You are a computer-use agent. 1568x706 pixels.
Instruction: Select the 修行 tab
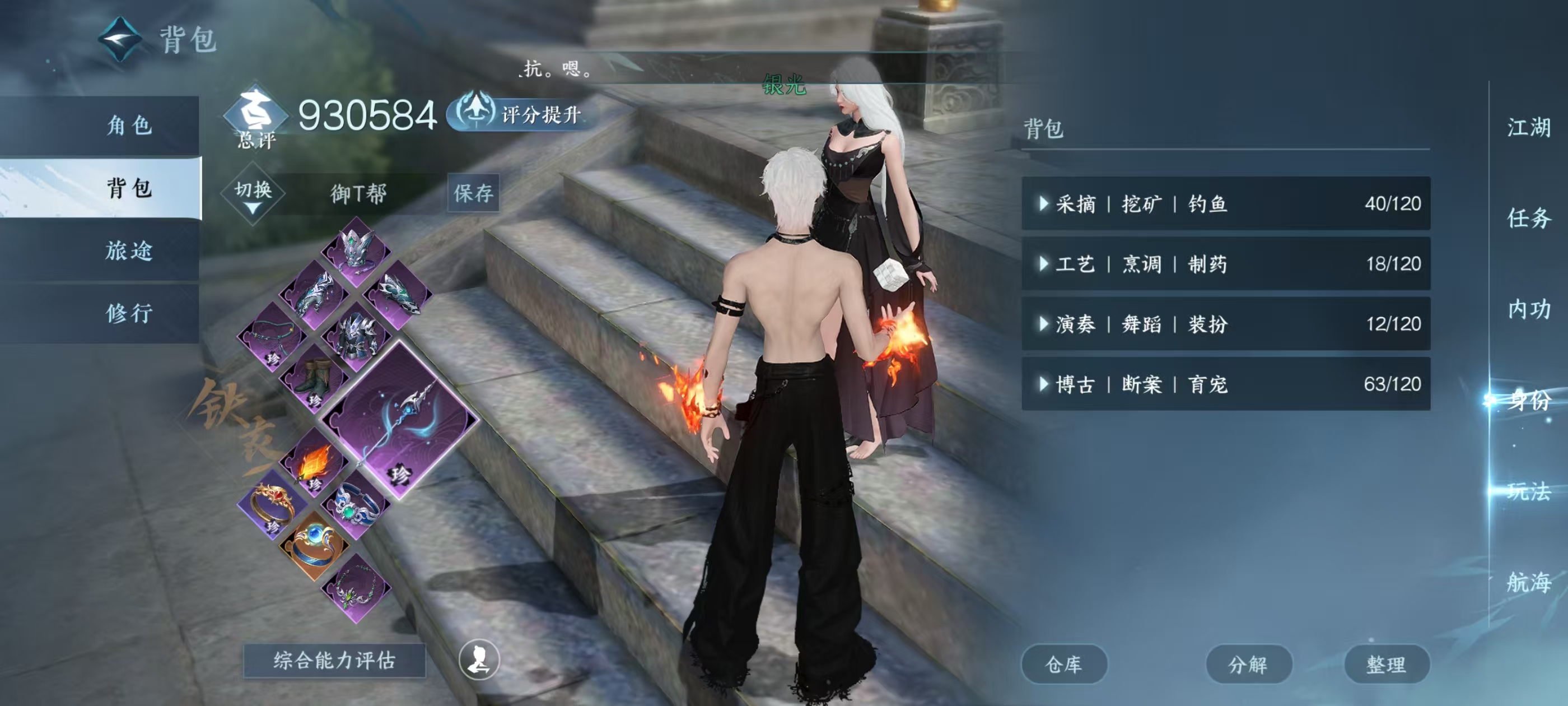[x=129, y=313]
